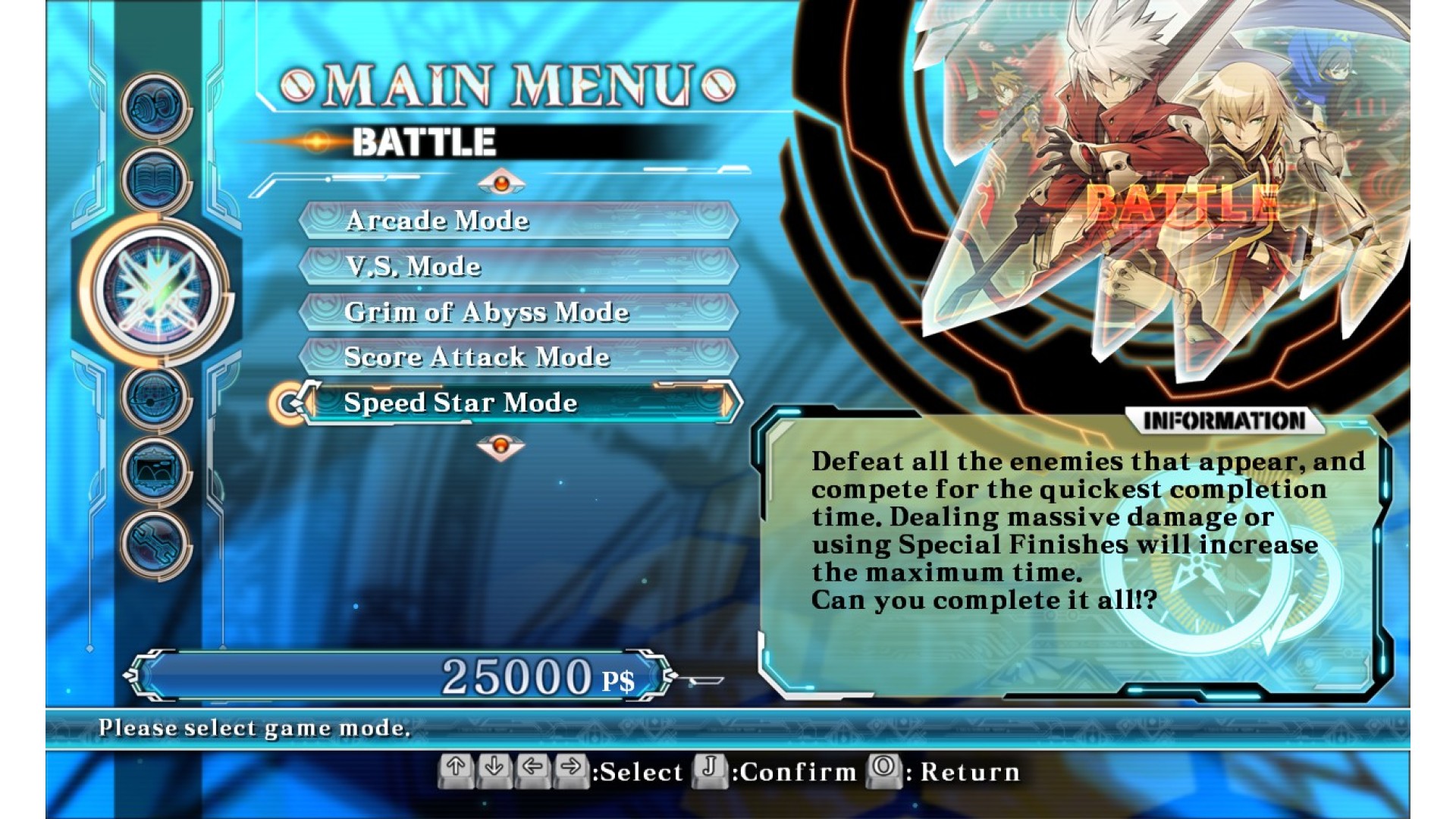Screen dimensions: 1456x819
Task: Open the wrench options category icon
Action: (x=155, y=543)
